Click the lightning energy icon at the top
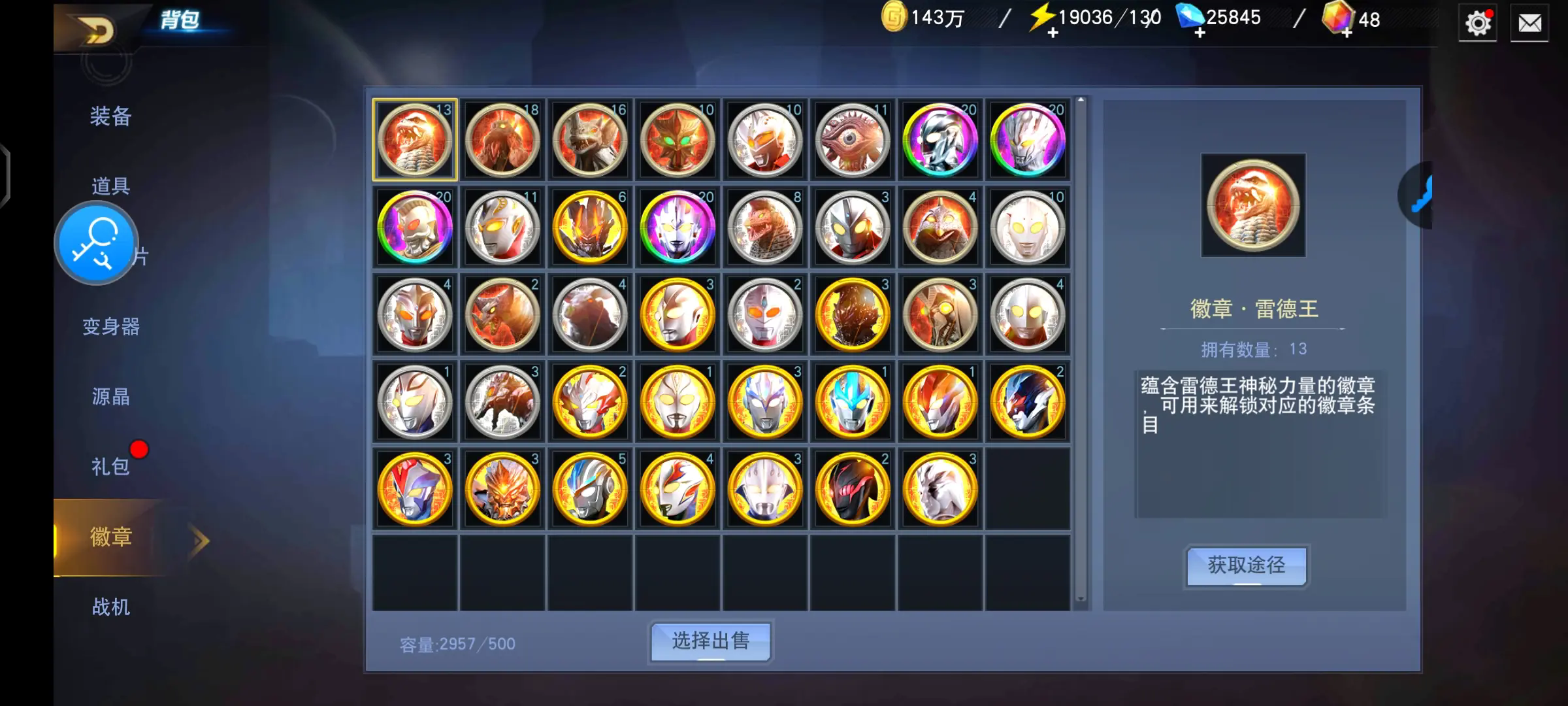 (x=1041, y=18)
